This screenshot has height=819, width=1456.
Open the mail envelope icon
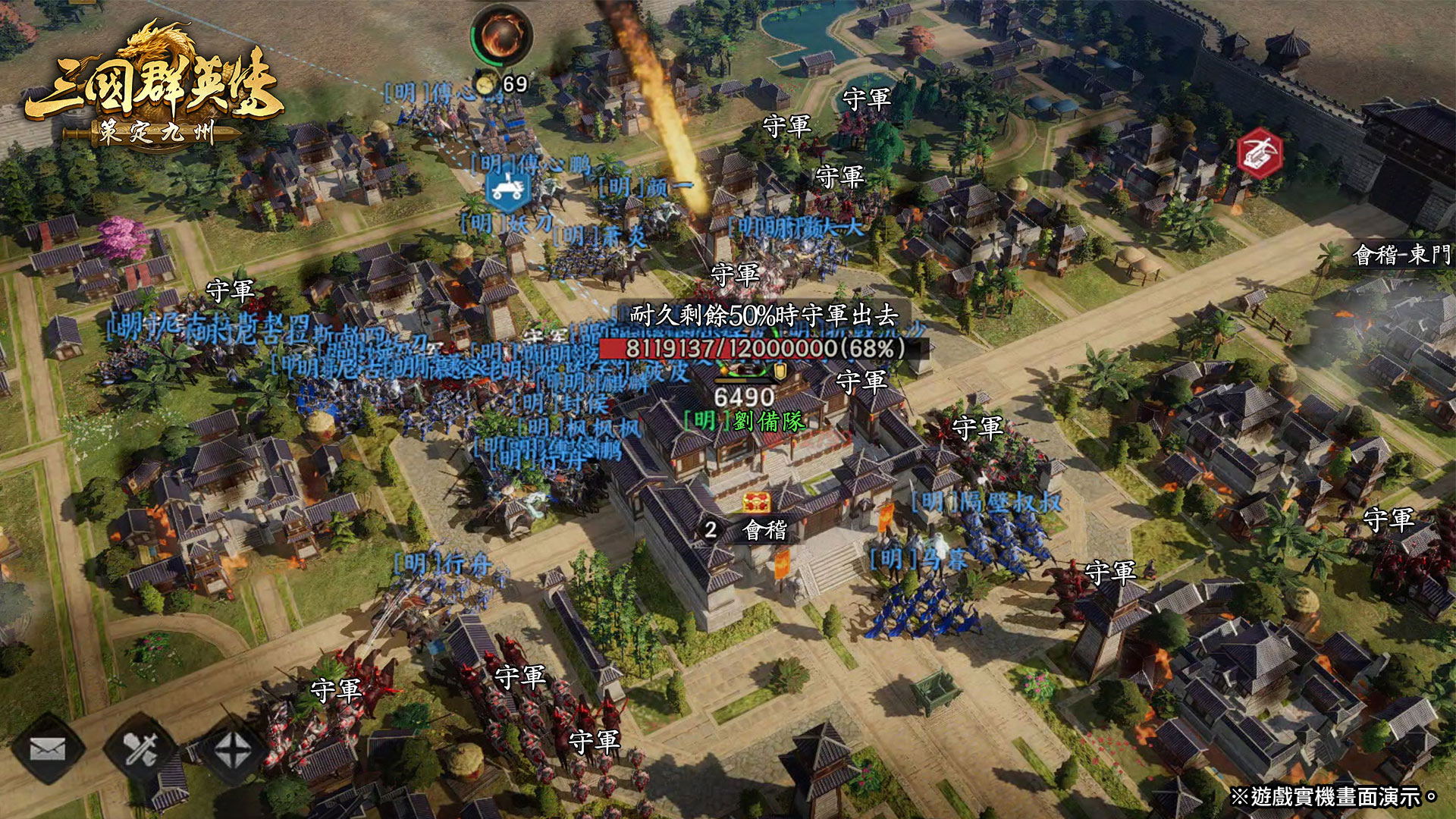pyautogui.click(x=47, y=749)
